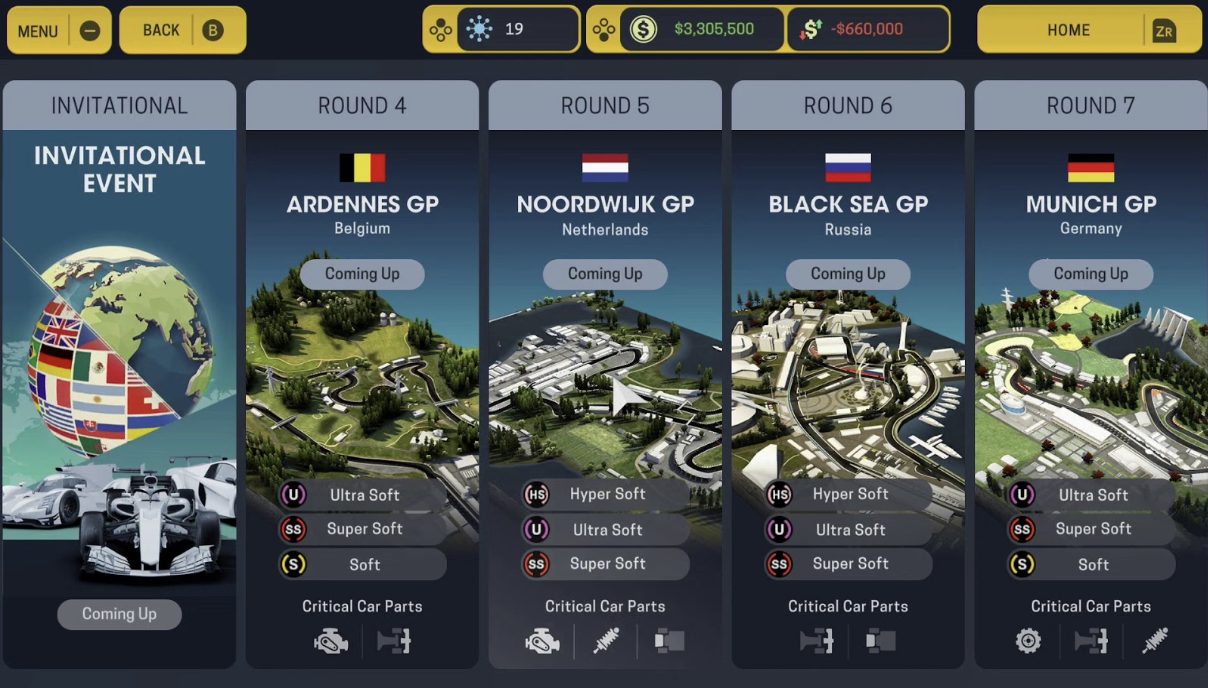
Task: Select the Noordwijk GP suspension spring icon
Action: (x=605, y=641)
